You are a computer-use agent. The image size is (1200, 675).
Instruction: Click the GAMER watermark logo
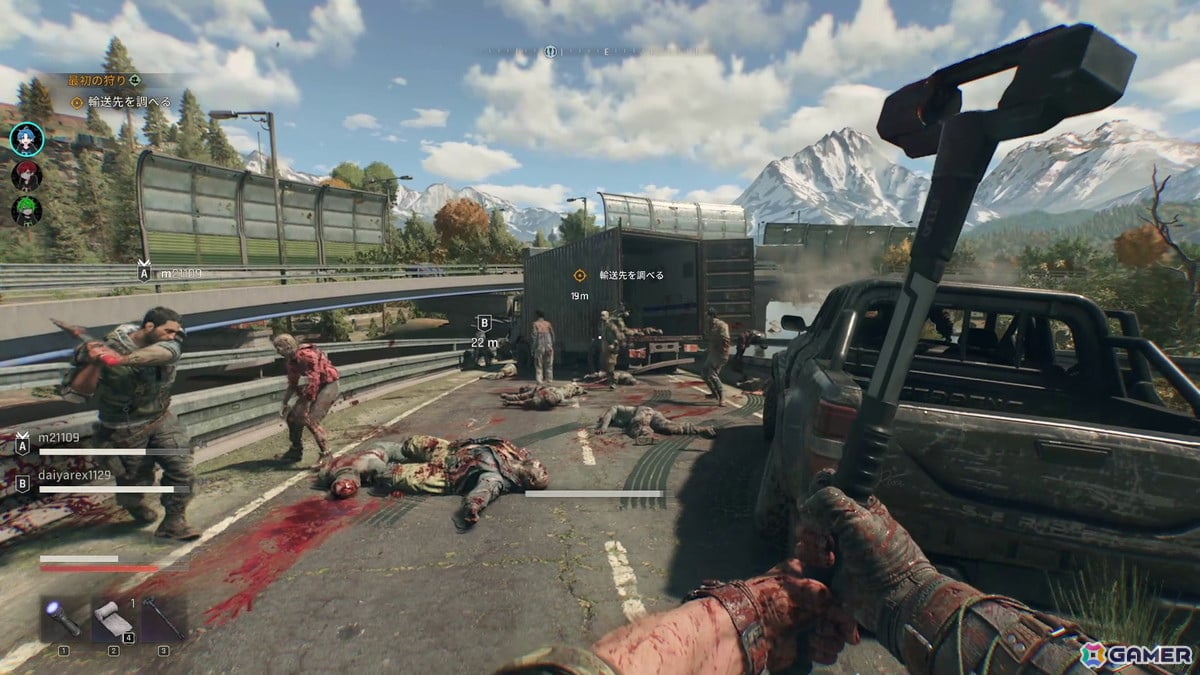(1135, 654)
